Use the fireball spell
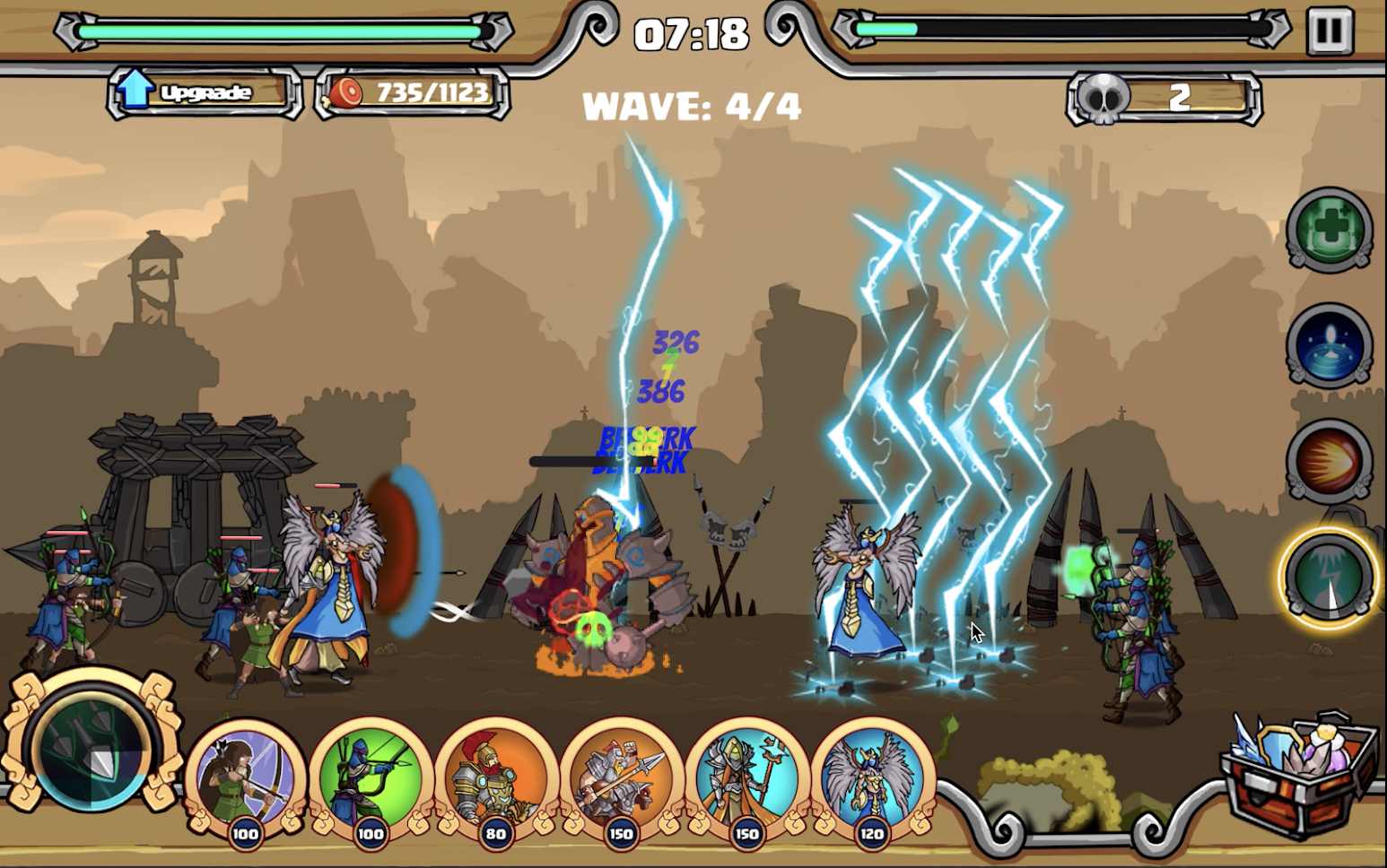Image resolution: width=1387 pixels, height=868 pixels. [x=1329, y=461]
